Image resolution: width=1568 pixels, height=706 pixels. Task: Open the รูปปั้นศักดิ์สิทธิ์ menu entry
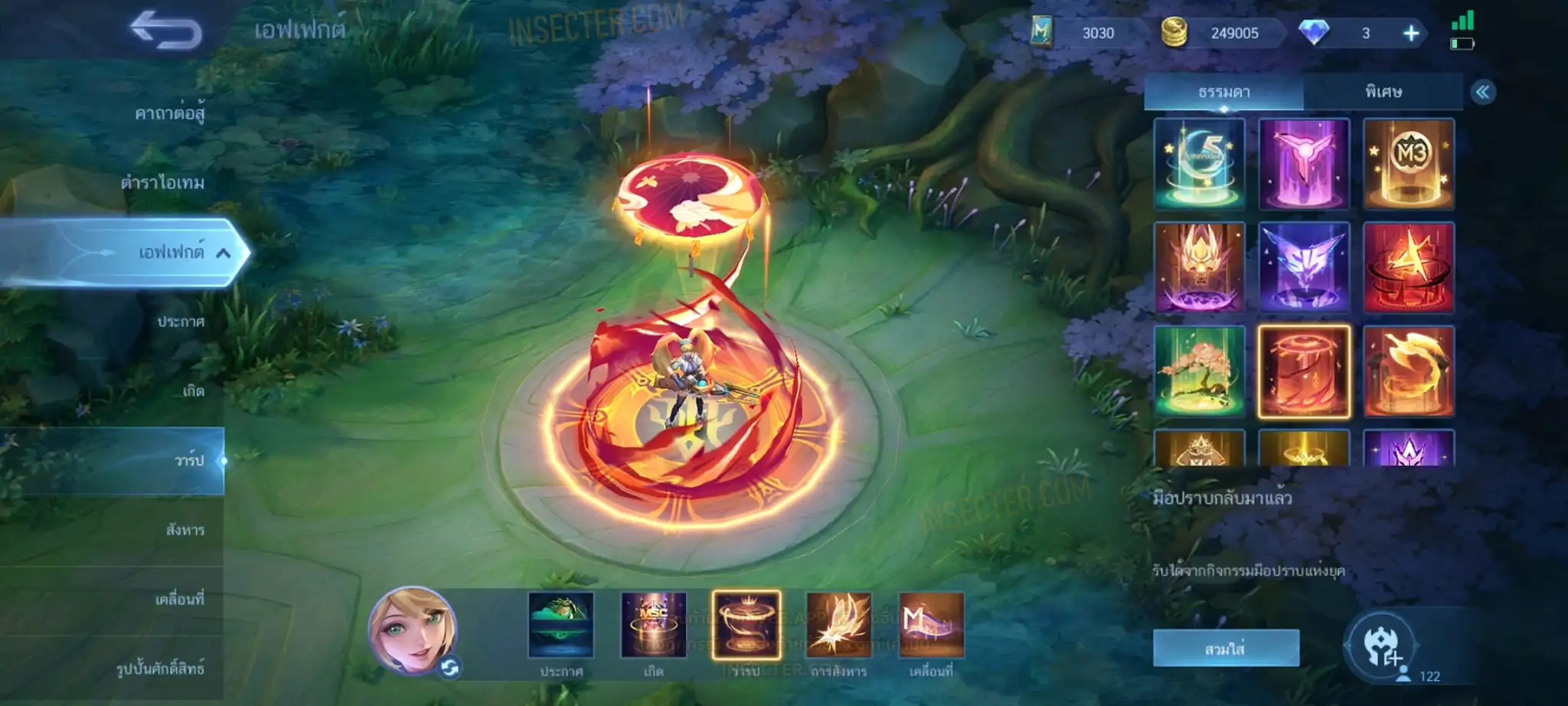point(160,668)
